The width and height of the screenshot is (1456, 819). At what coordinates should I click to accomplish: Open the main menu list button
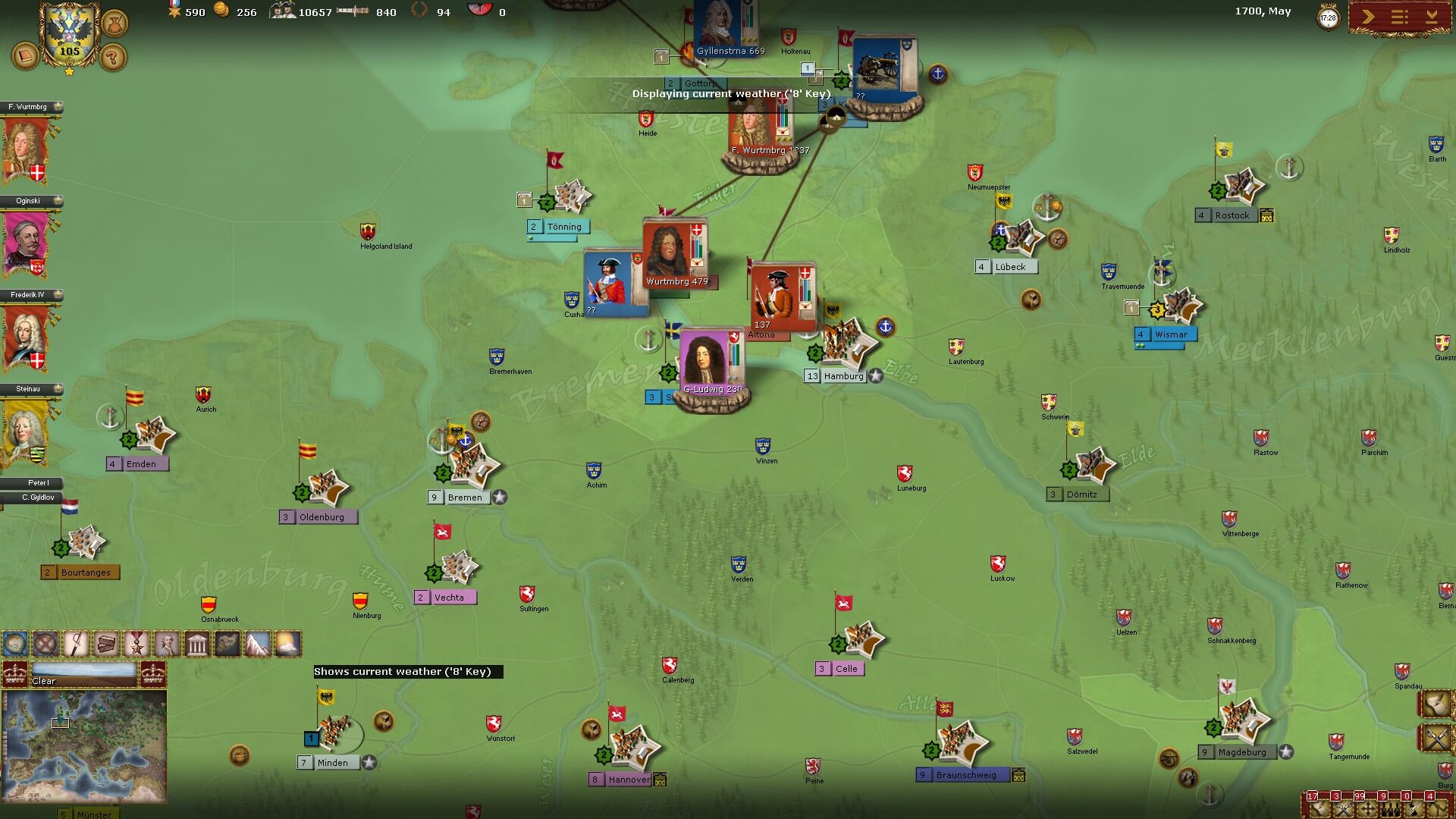[1400, 17]
